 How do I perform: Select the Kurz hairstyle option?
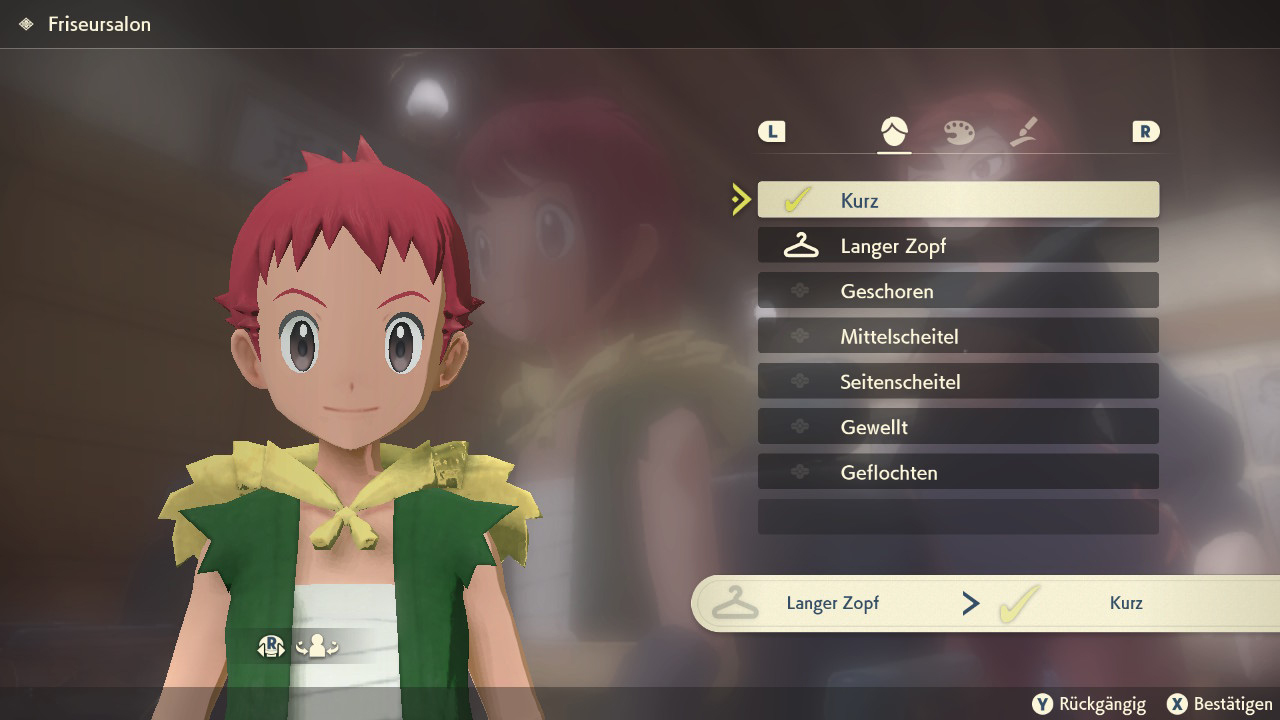point(958,200)
